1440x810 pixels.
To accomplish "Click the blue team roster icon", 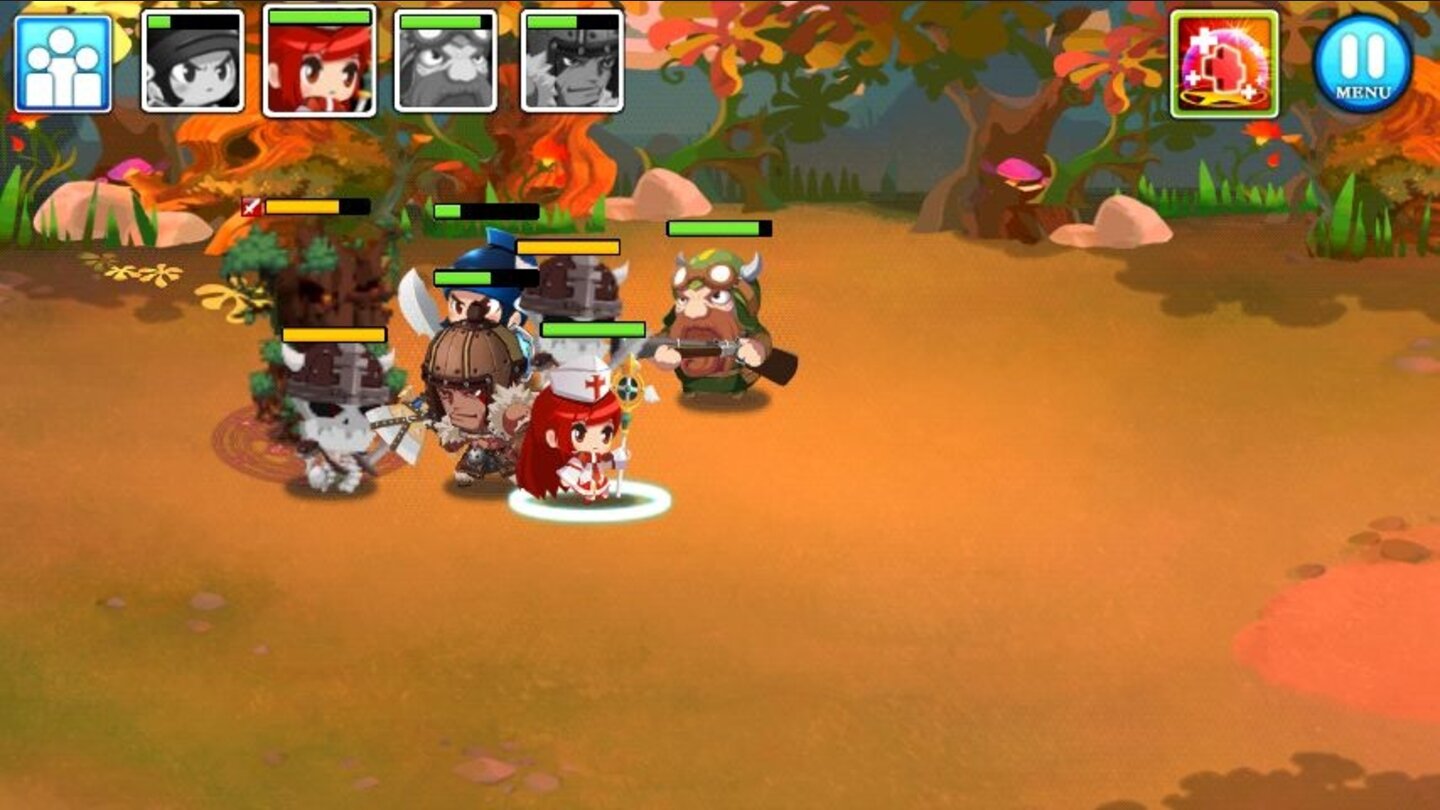I will (x=60, y=64).
